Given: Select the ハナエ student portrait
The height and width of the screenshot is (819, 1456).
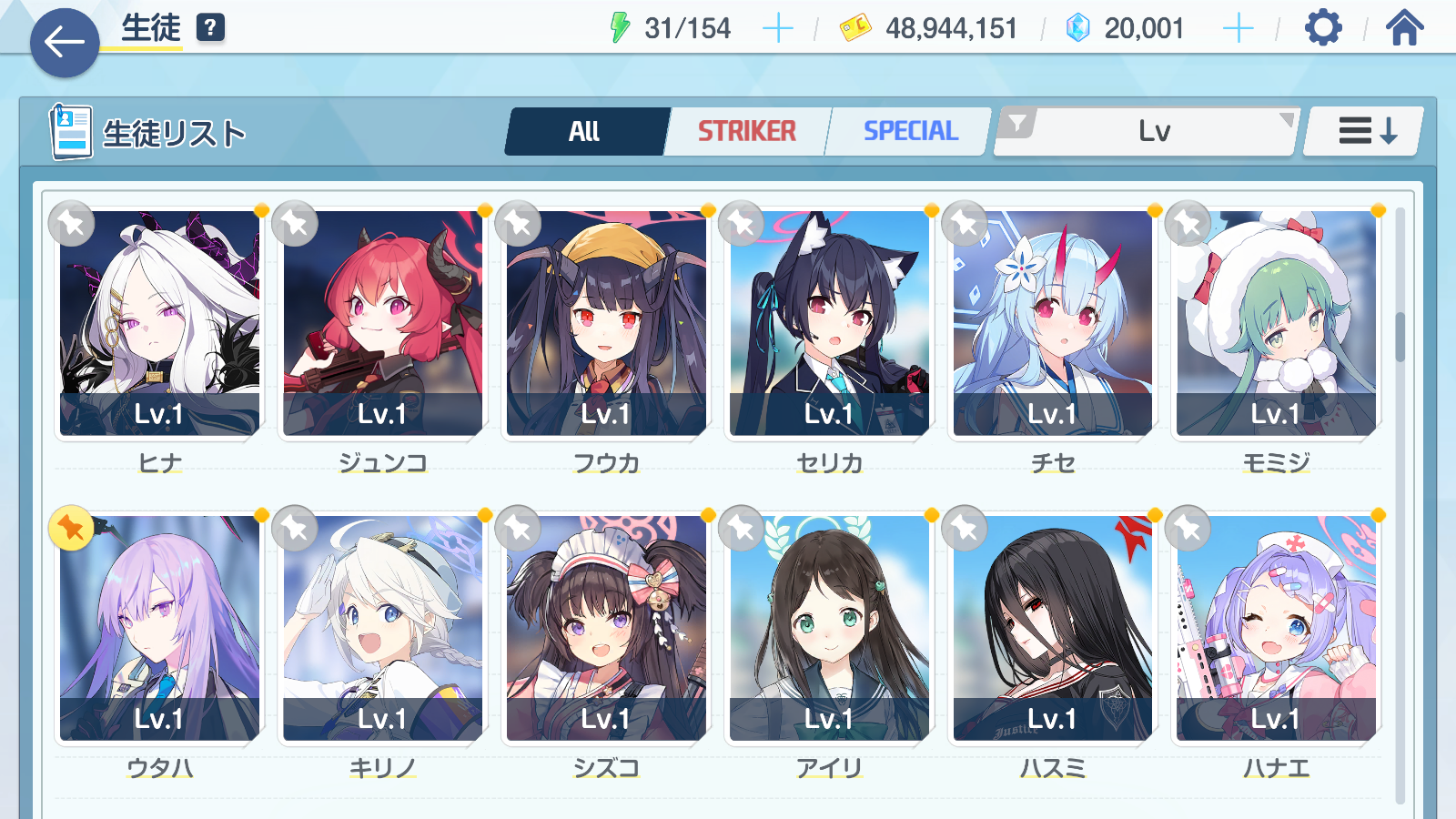Looking at the screenshot, I should click(x=1276, y=628).
